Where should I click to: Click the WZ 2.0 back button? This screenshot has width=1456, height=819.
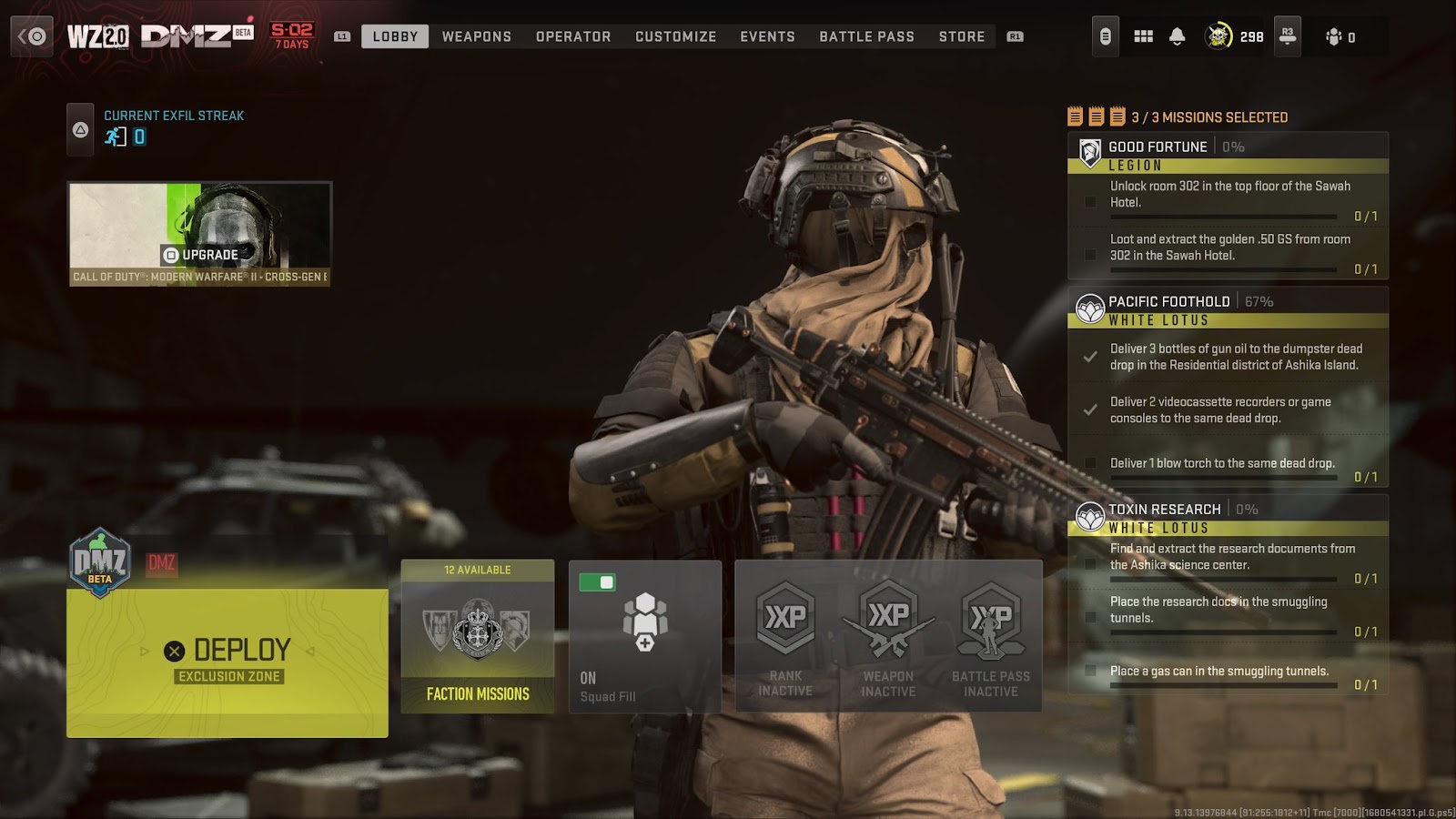coord(32,36)
